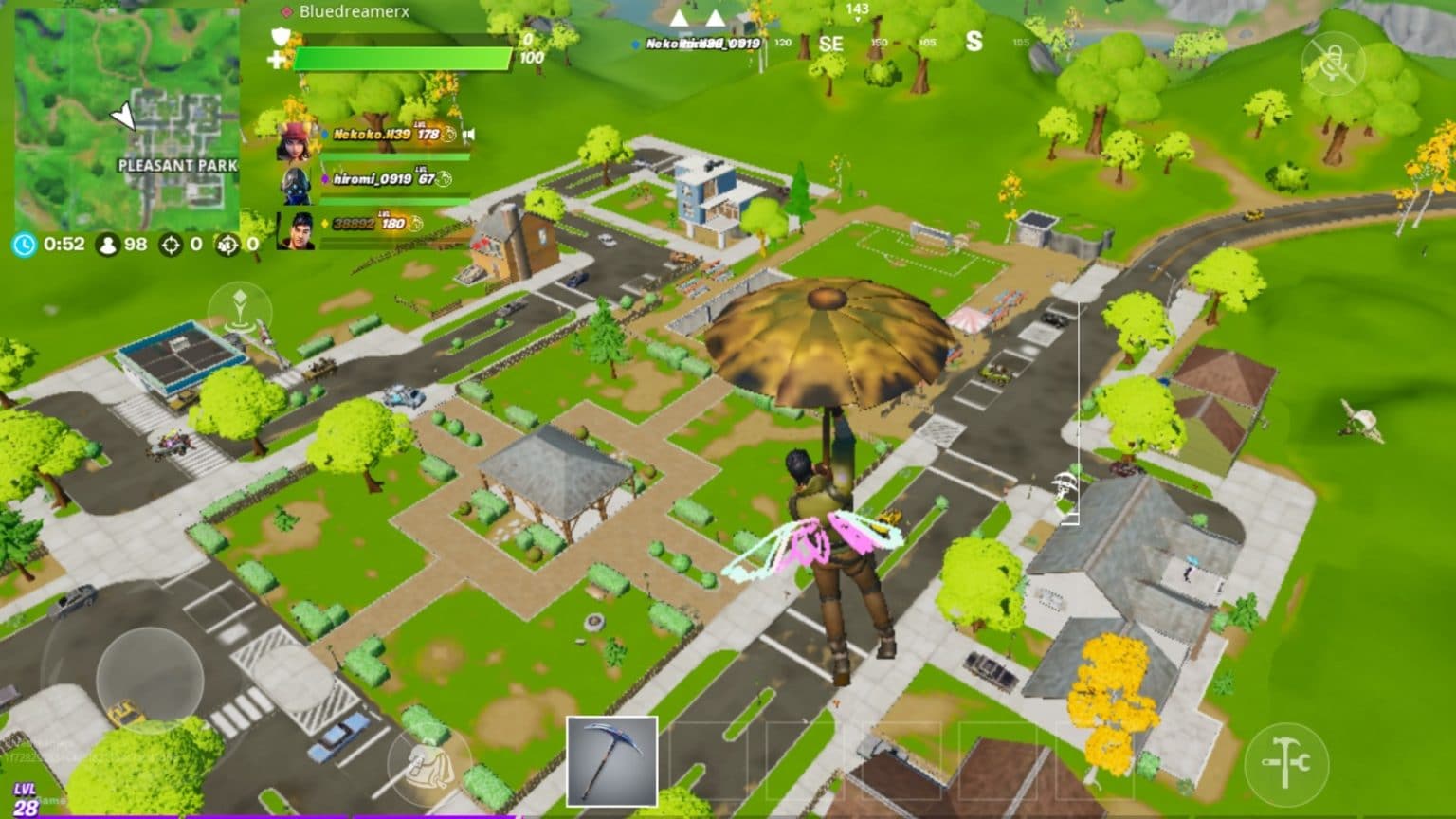Viewport: 1456px width, 819px height.
Task: Click the players remaining icon showing 98
Action: tap(106, 245)
